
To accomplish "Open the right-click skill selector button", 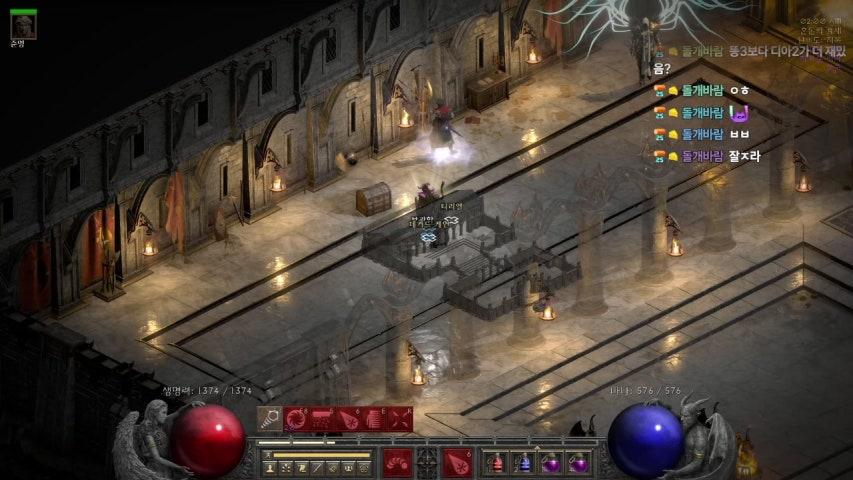I will pyautogui.click(x=457, y=463).
